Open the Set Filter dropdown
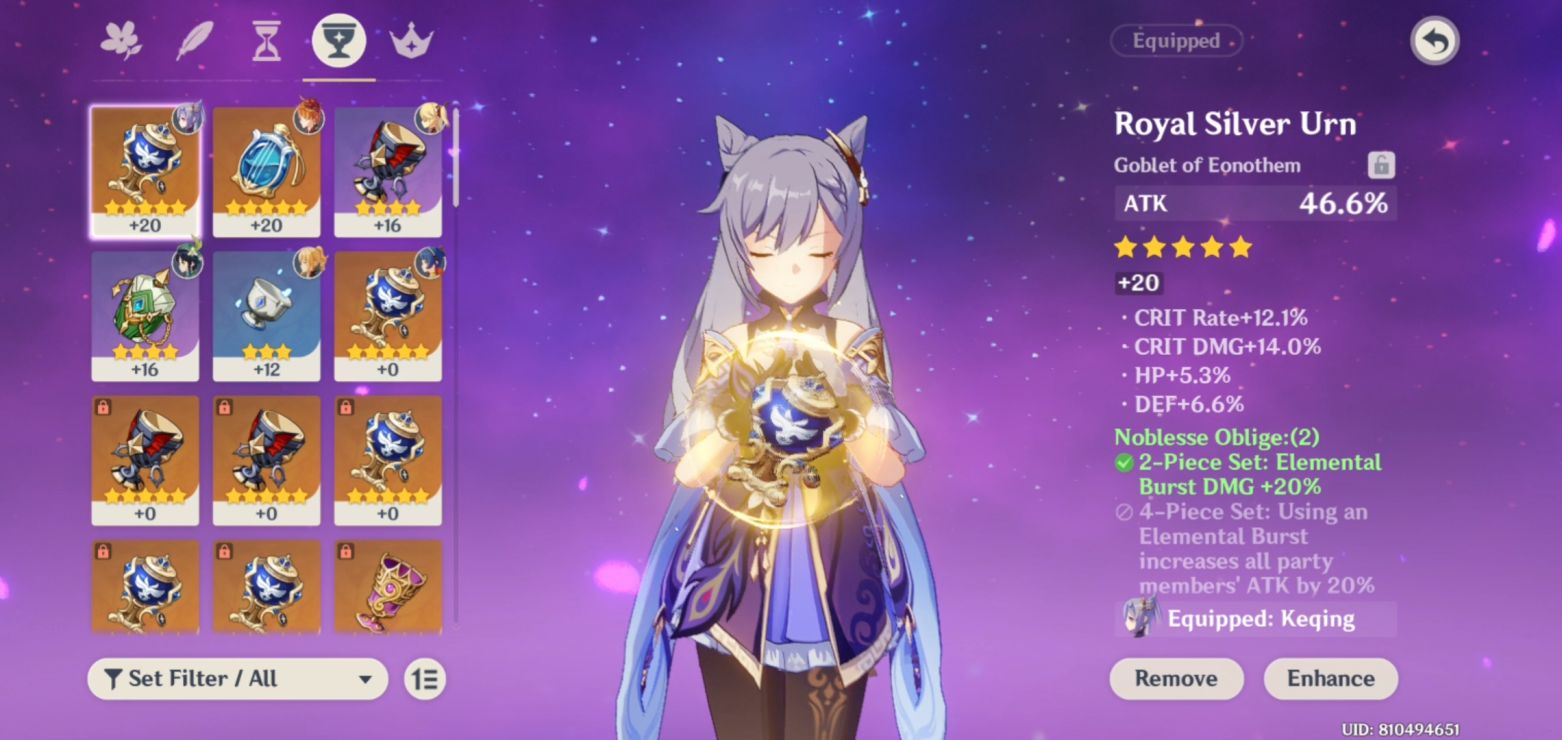 [x=238, y=679]
